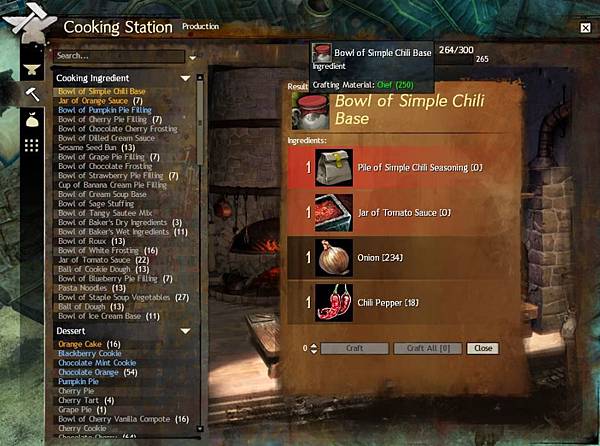Select the Sesame Seed Bun recipe

pyautogui.click(x=87, y=147)
